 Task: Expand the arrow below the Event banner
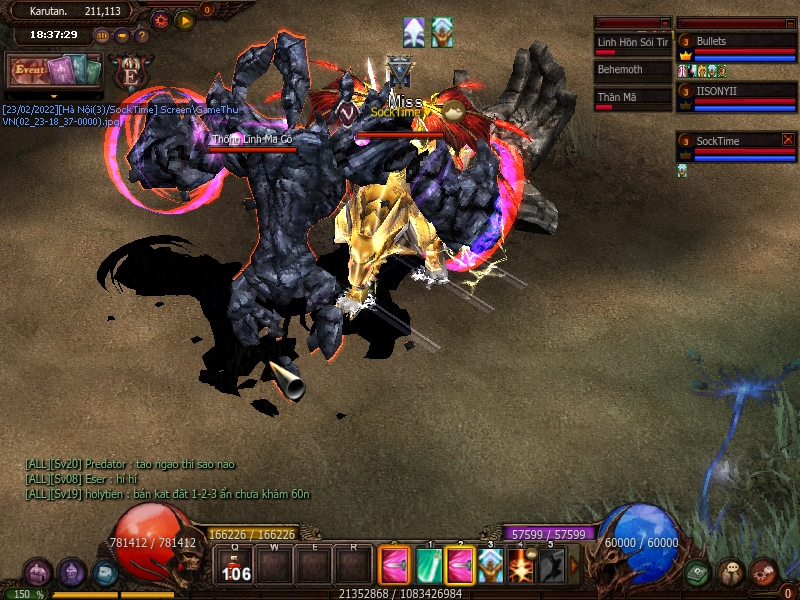[x=54, y=96]
